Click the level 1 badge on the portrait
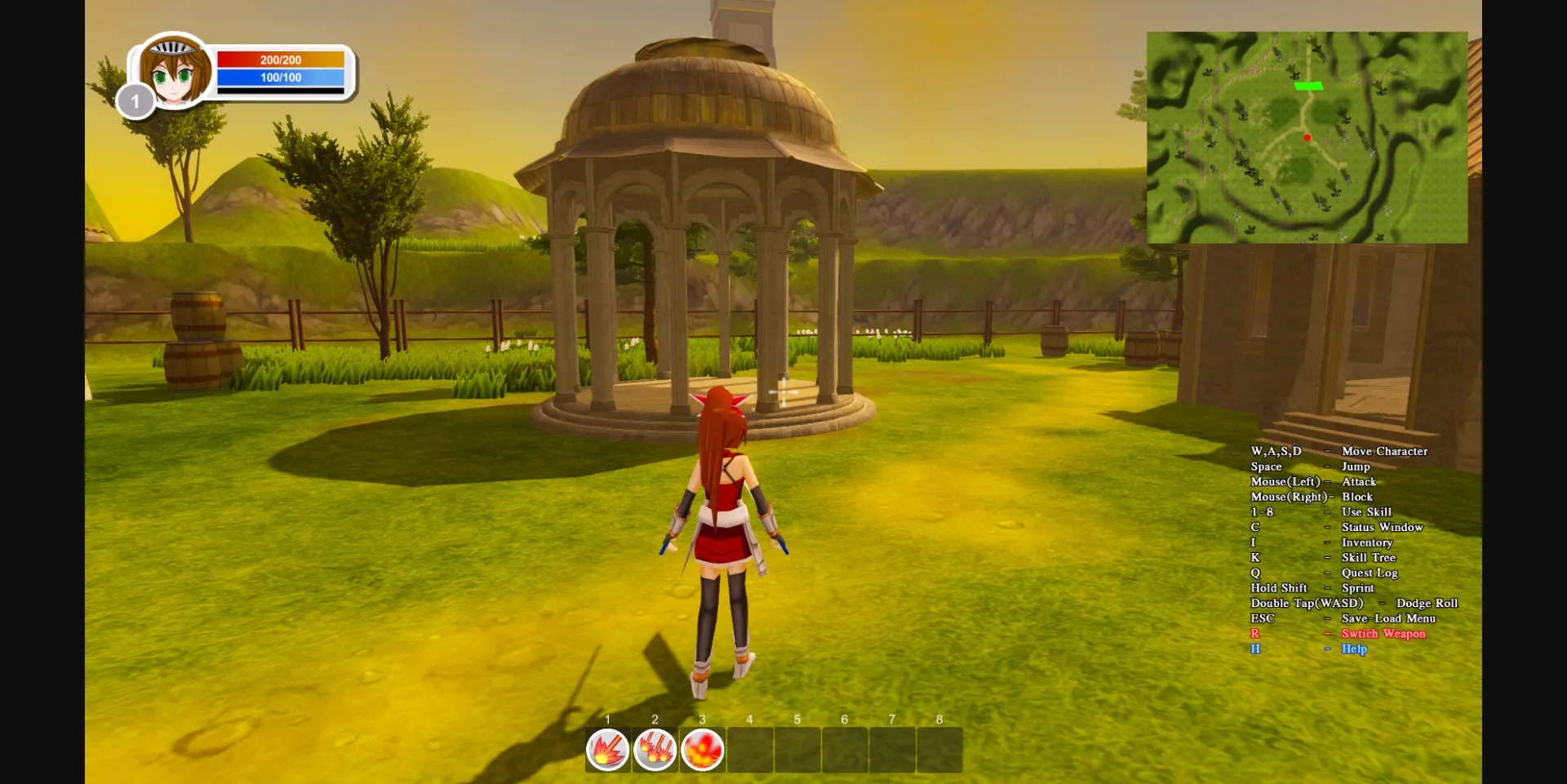The image size is (1567, 784). (135, 102)
